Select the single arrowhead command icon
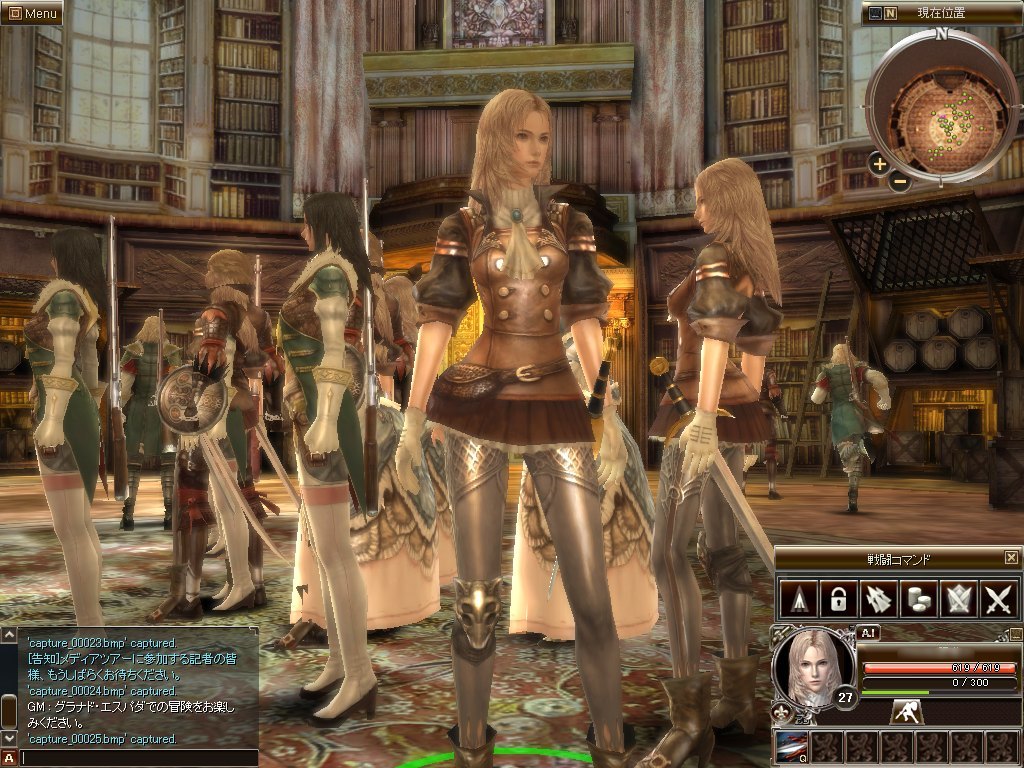Image resolution: width=1024 pixels, height=768 pixels. 798,598
